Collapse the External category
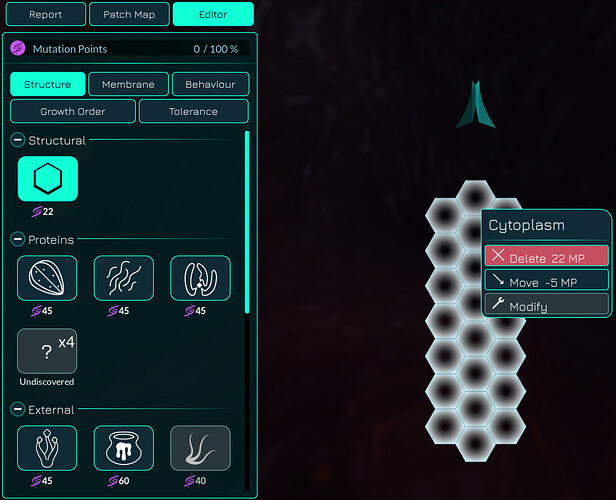 17,410
